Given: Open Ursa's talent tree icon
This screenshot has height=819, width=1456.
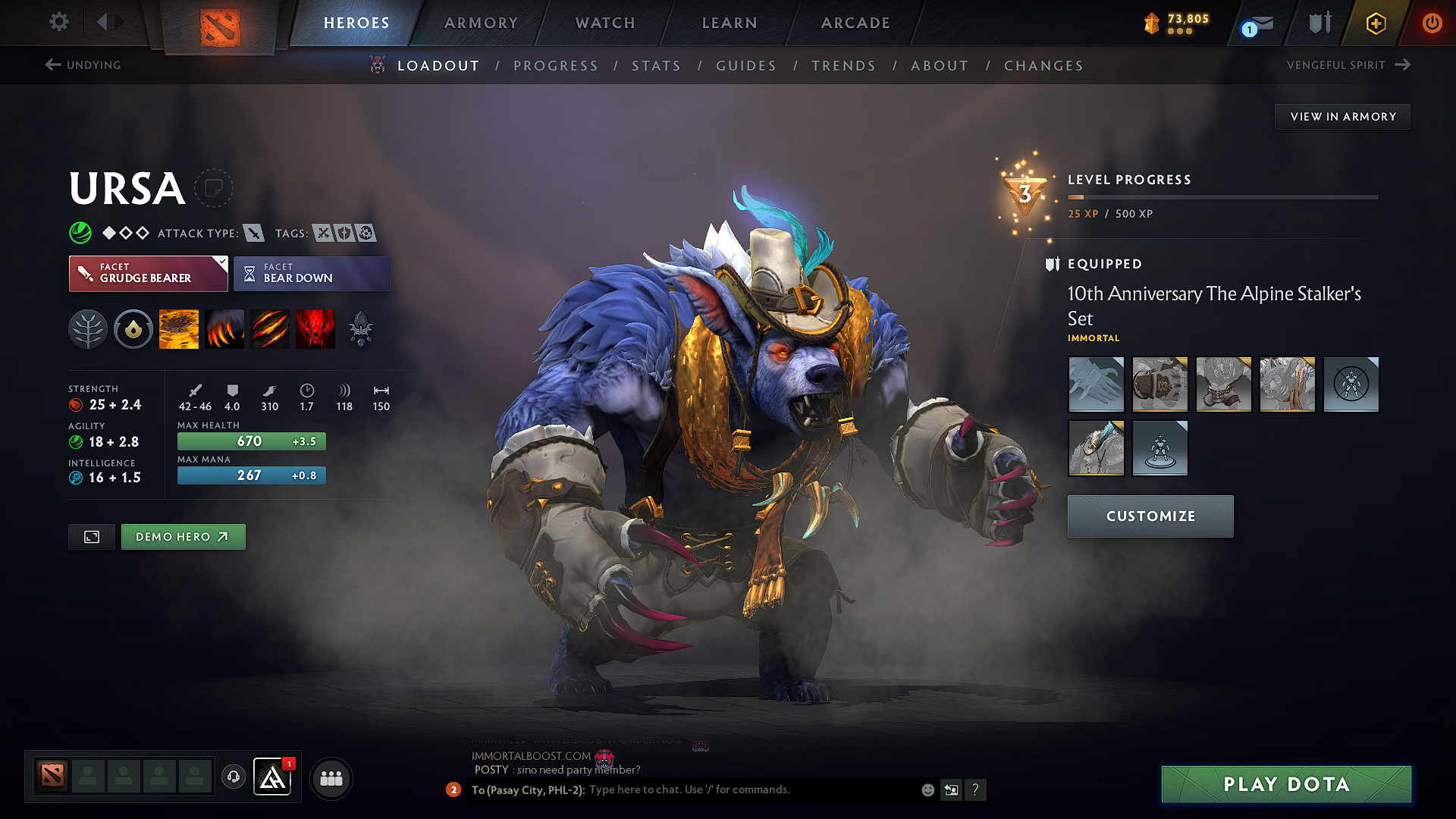Looking at the screenshot, I should tap(88, 328).
